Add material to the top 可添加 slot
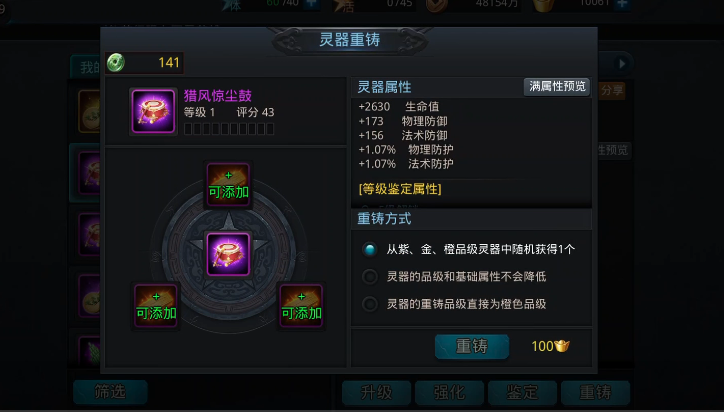Screen dimensions: 724x412 (x=228, y=185)
